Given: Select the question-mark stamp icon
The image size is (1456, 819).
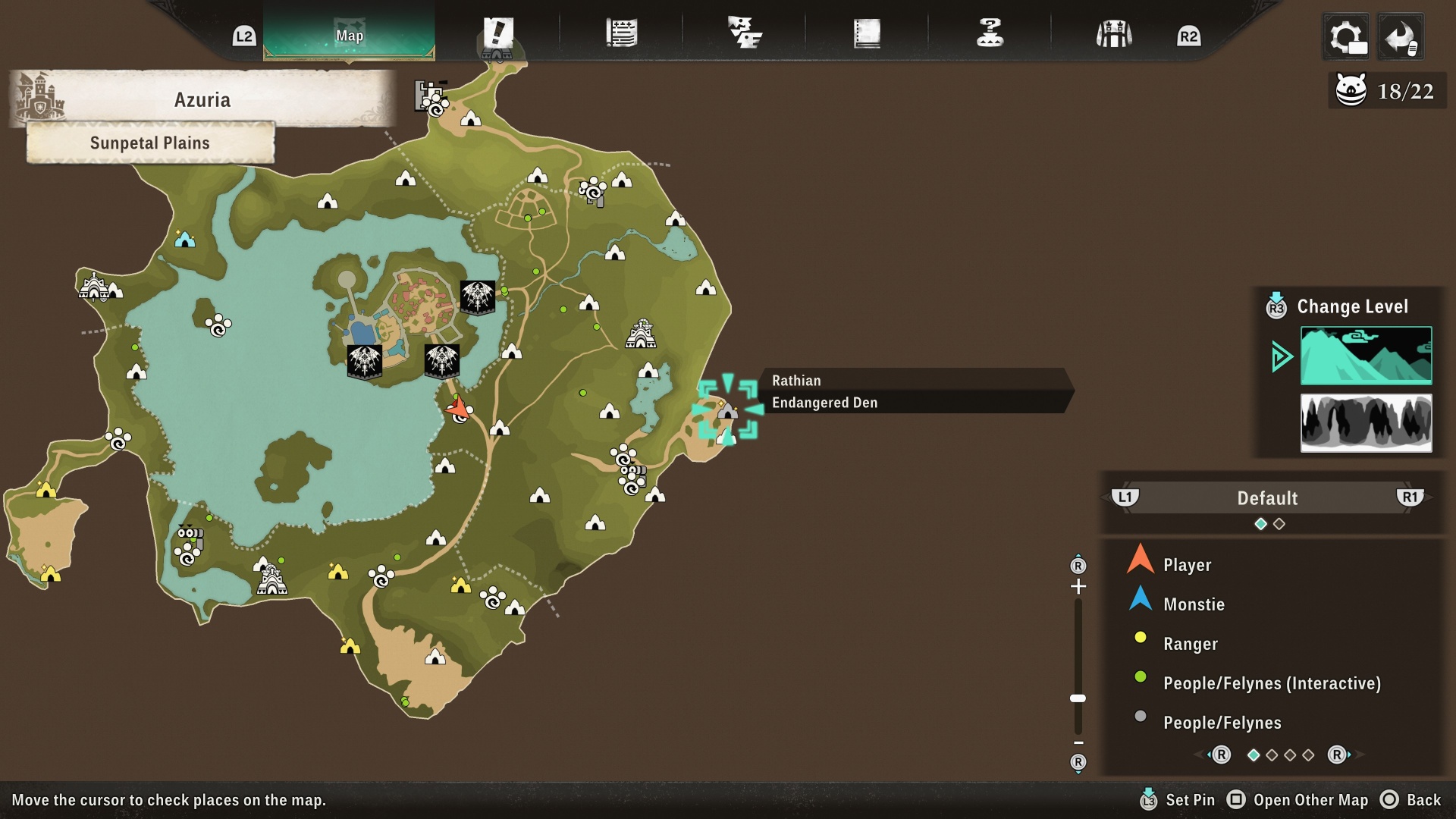Looking at the screenshot, I should pyautogui.click(x=990, y=32).
